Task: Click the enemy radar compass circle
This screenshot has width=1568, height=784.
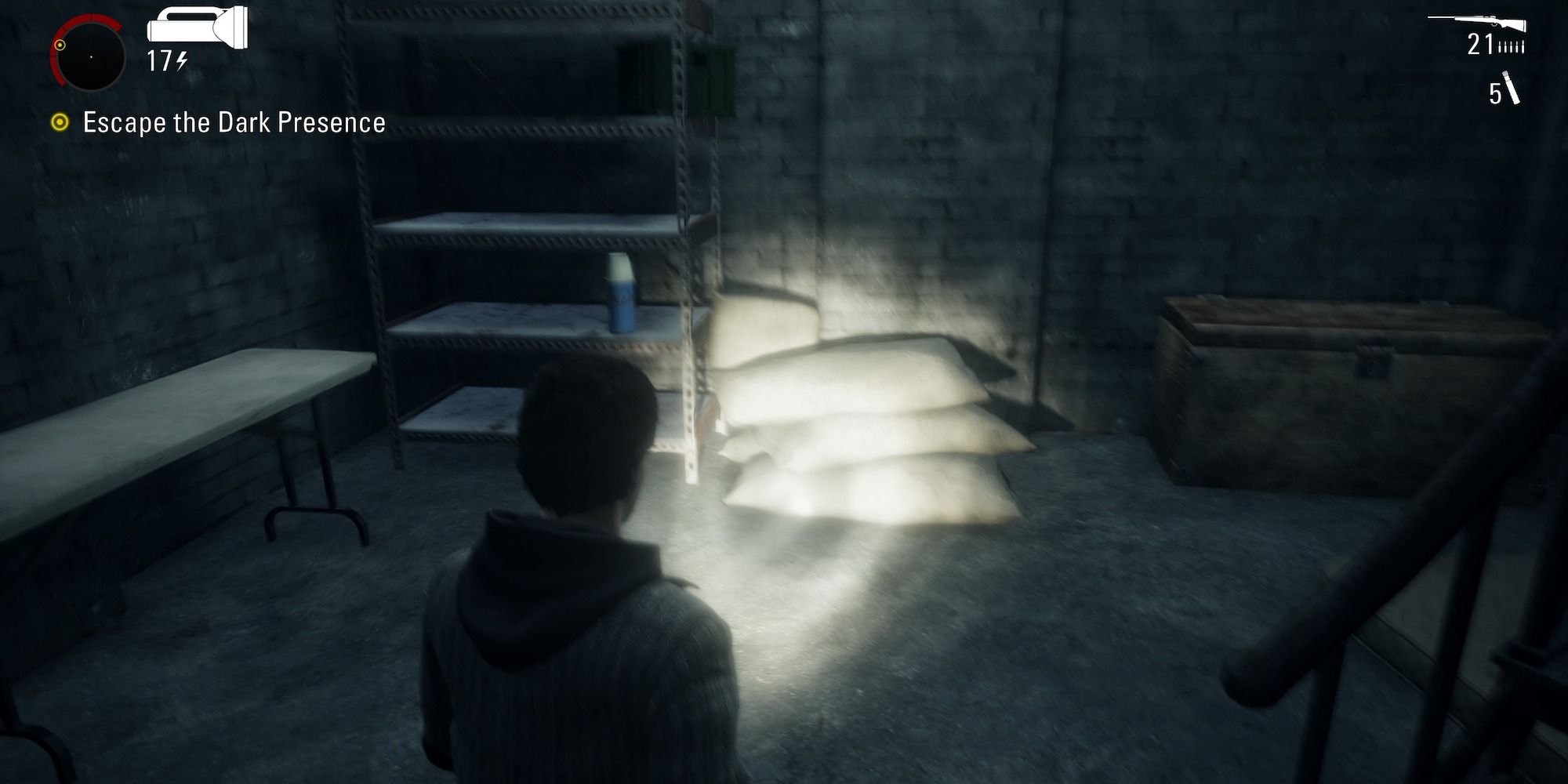Action: pos(91,56)
